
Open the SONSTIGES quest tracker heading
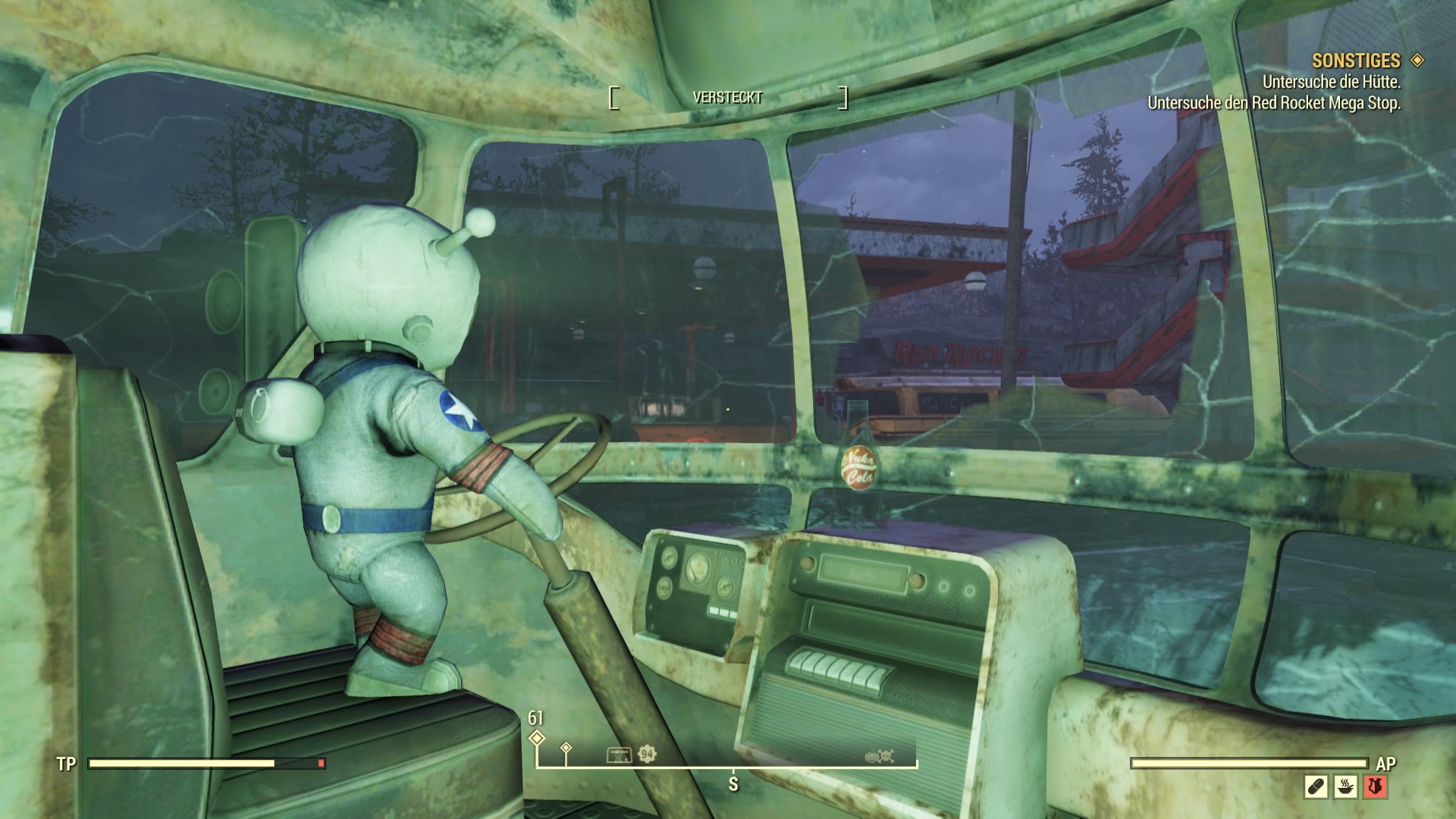pyautogui.click(x=1356, y=61)
